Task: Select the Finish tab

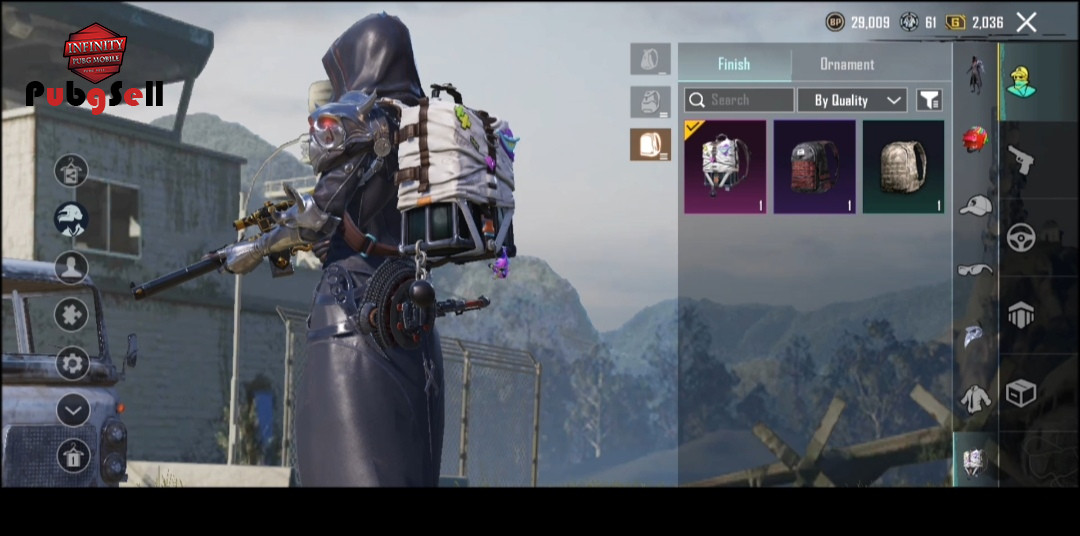Action: coord(734,64)
